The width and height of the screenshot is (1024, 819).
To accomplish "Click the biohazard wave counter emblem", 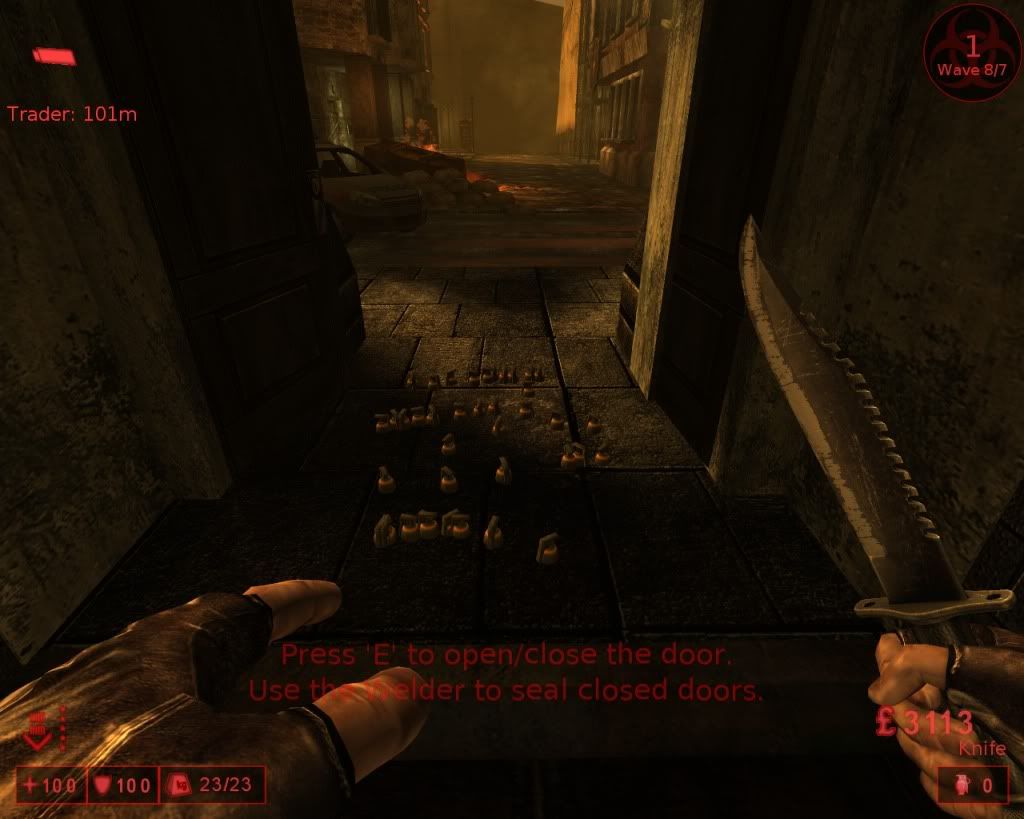I will pos(971,52).
